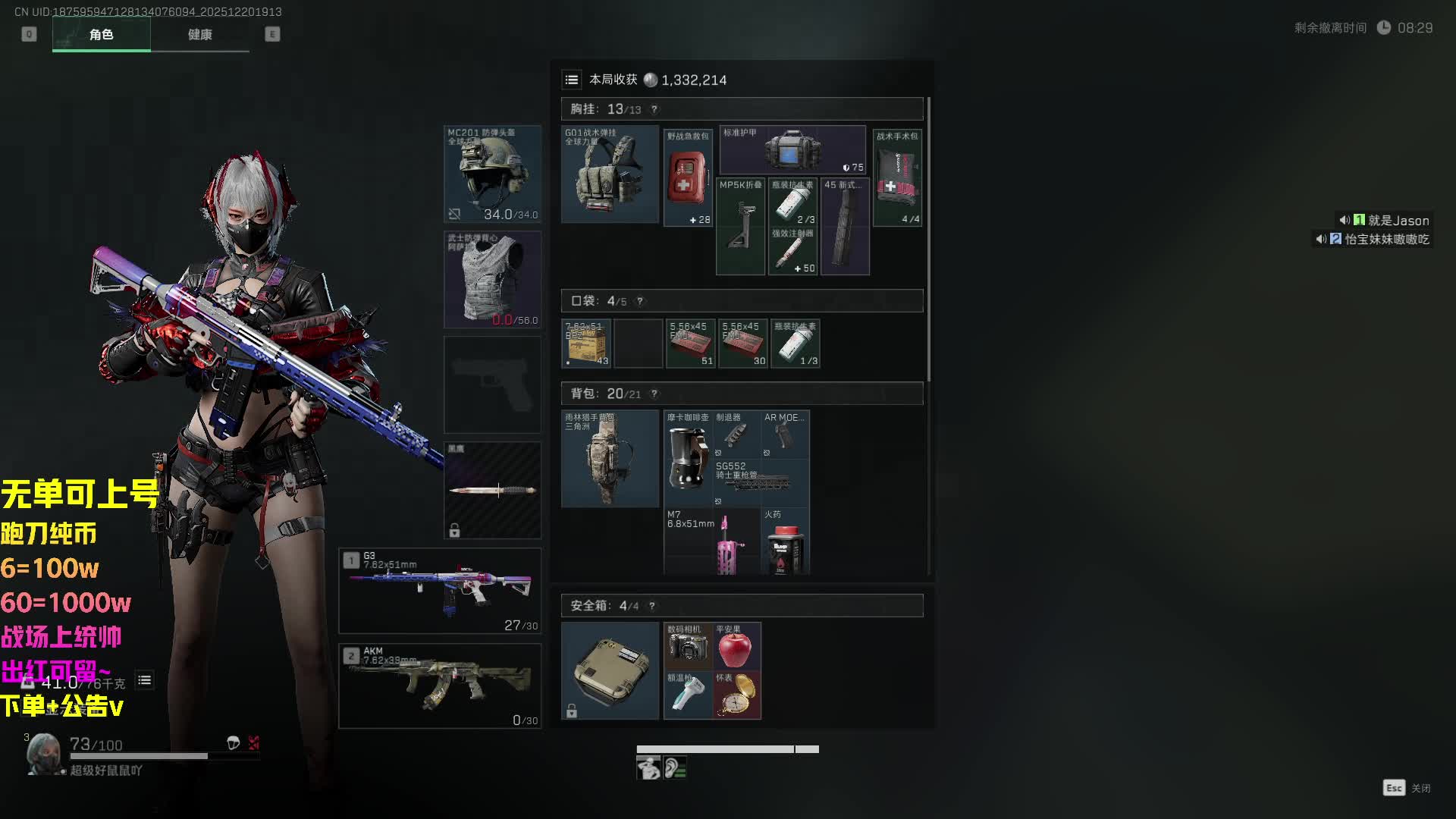Select the G01 tactical chest rig
Screen dimensions: 1456x819
click(x=610, y=174)
